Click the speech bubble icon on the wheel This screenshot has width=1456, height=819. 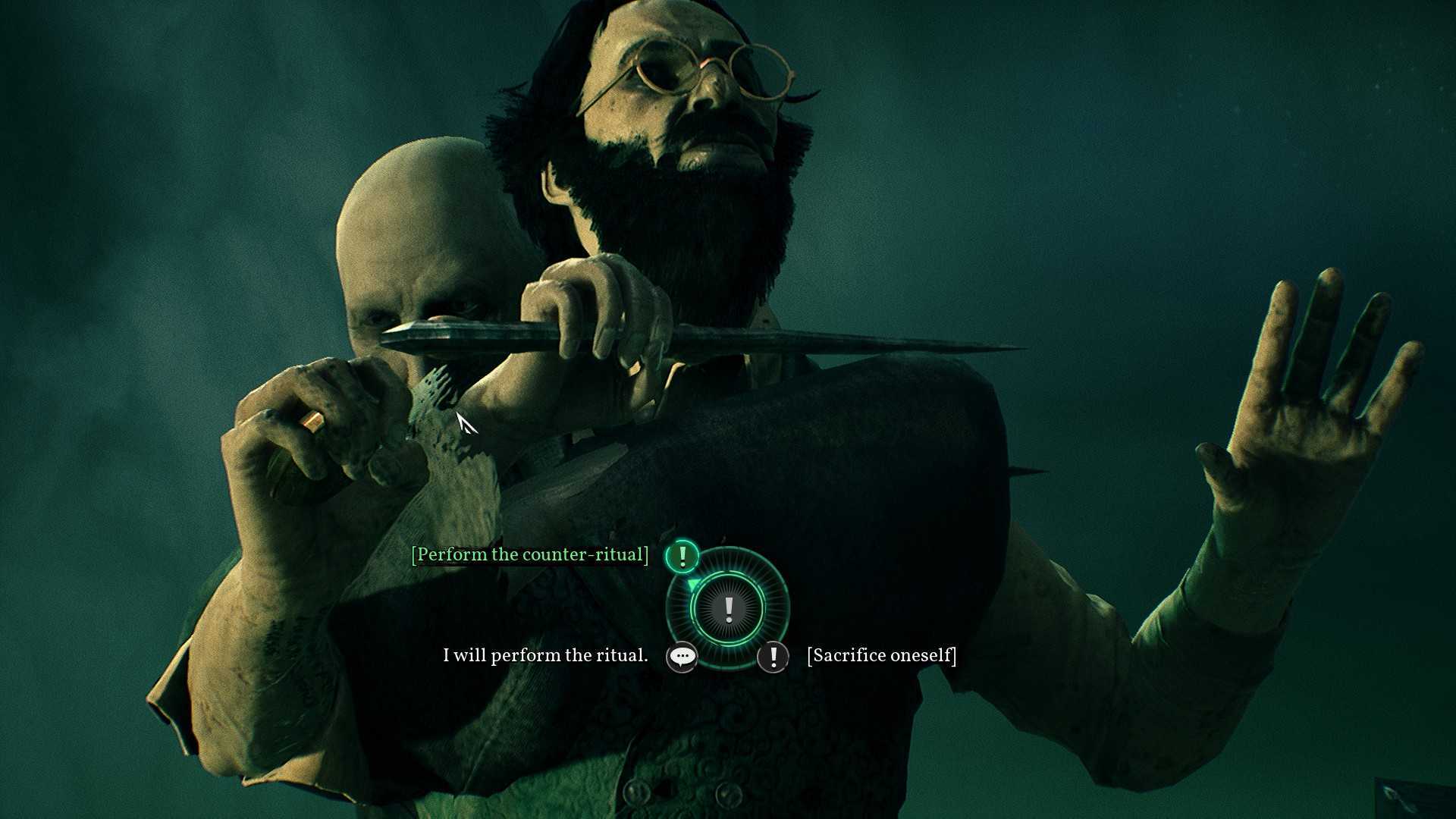click(x=682, y=657)
